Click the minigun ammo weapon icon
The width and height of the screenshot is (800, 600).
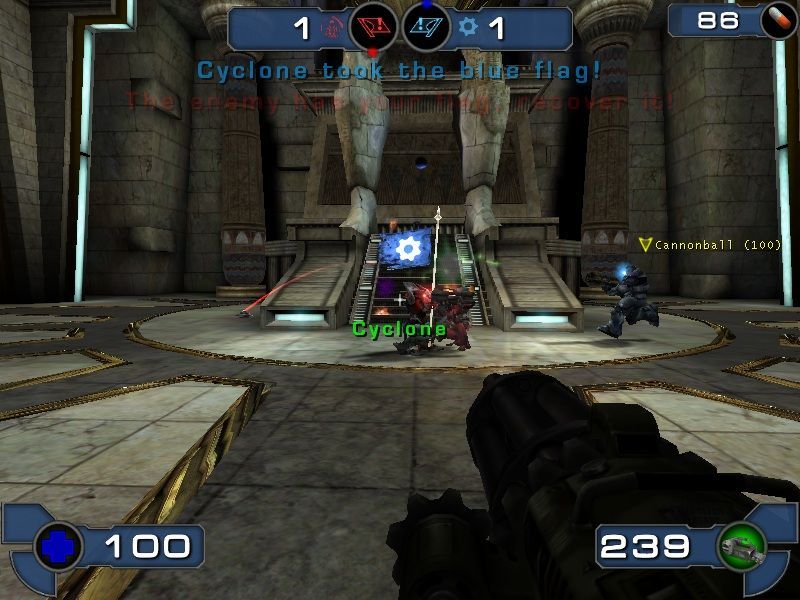coord(742,546)
